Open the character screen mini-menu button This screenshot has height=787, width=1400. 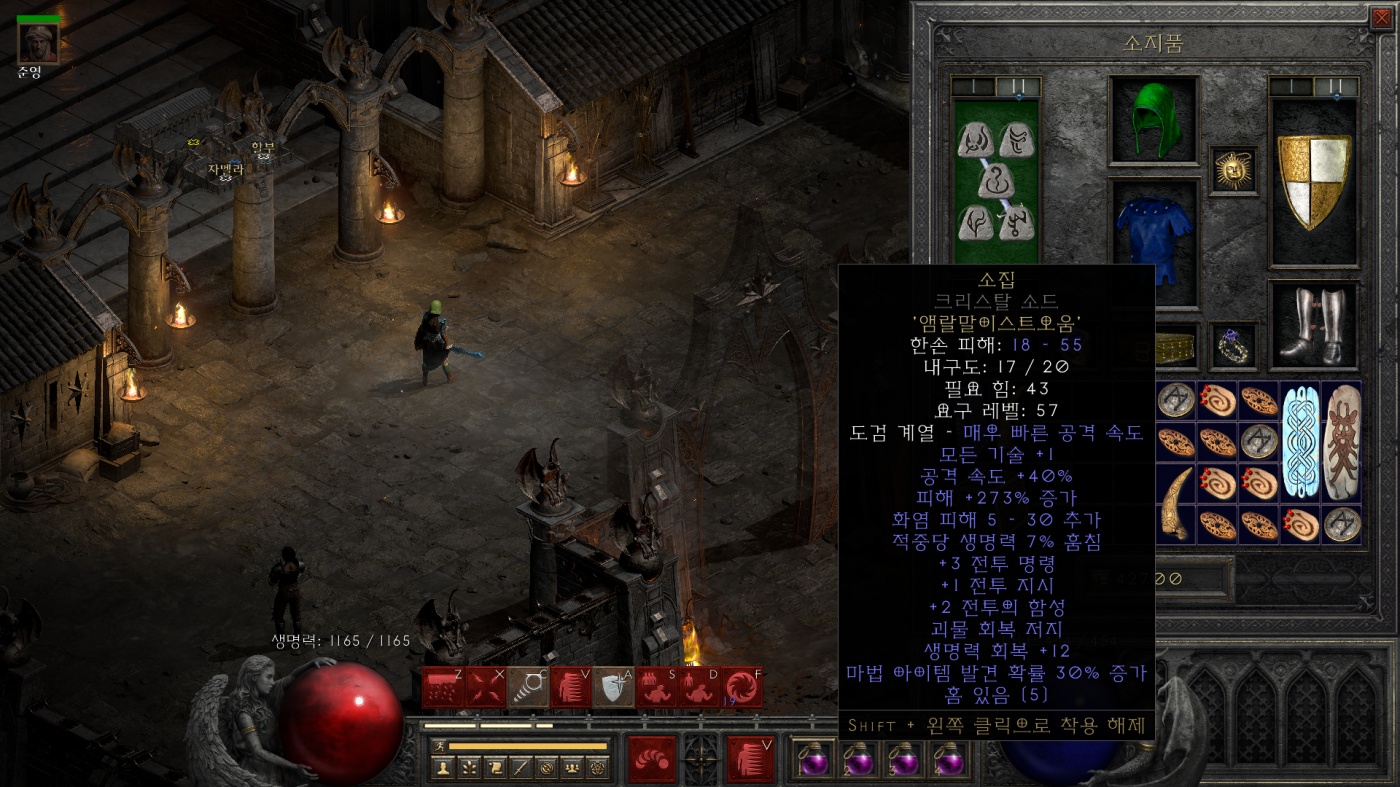(x=442, y=768)
